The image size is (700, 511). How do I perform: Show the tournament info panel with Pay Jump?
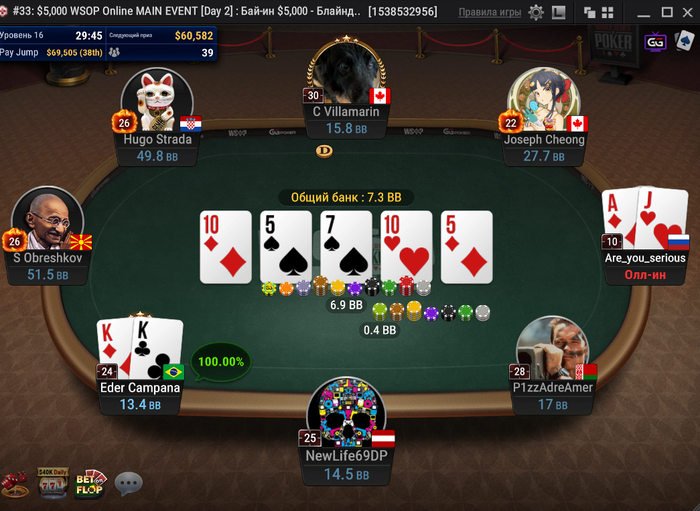[x=108, y=43]
